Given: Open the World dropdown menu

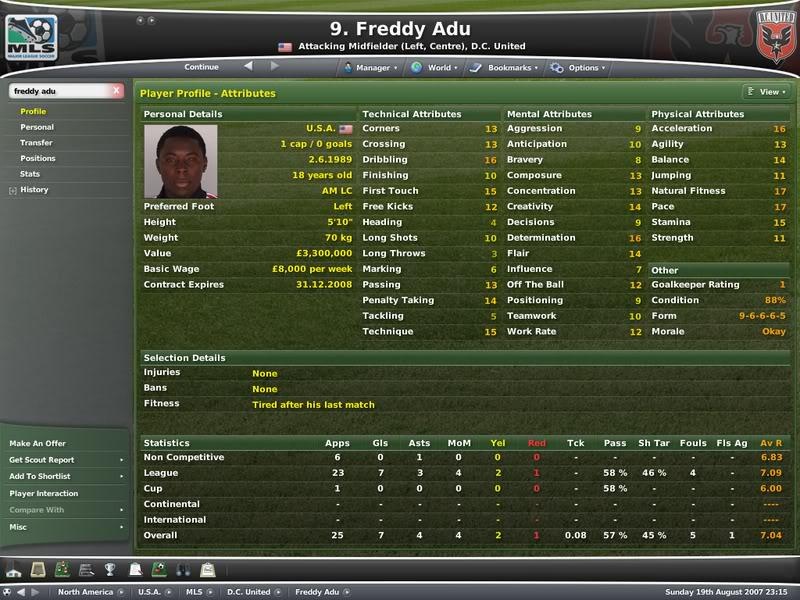Looking at the screenshot, I should 435,68.
